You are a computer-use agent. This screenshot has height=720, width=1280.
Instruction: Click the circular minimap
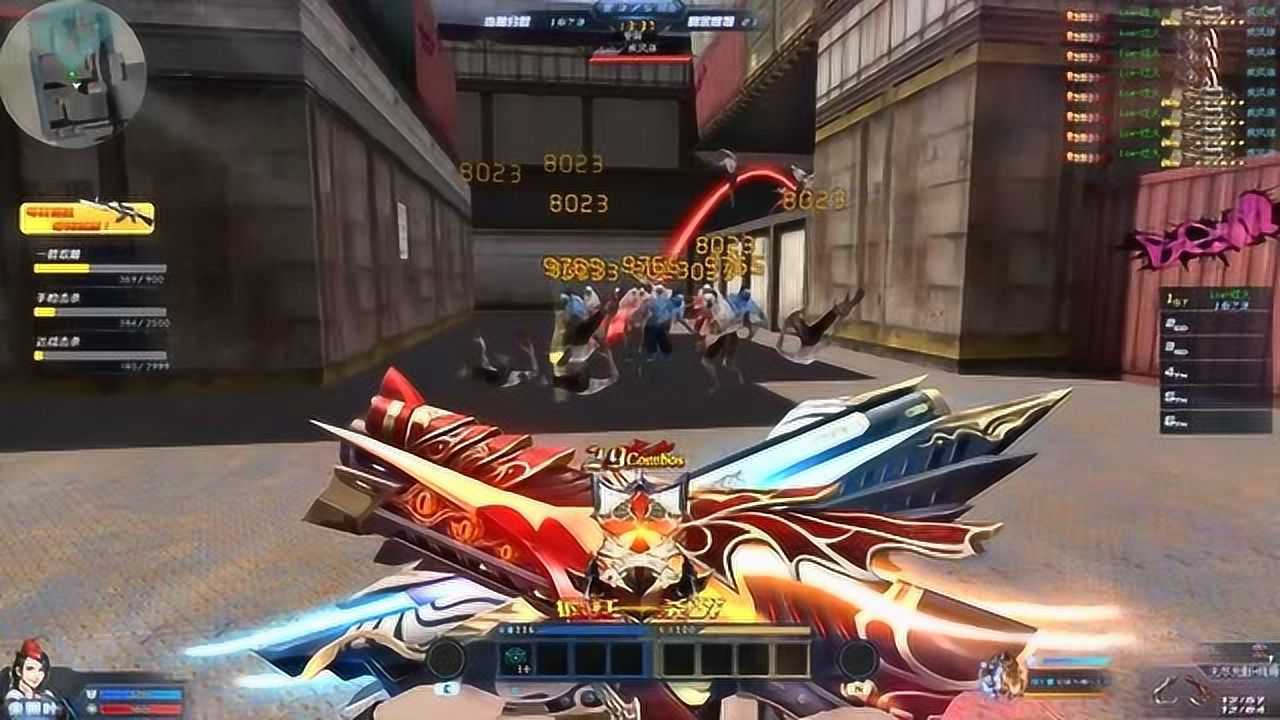pyautogui.click(x=72, y=73)
